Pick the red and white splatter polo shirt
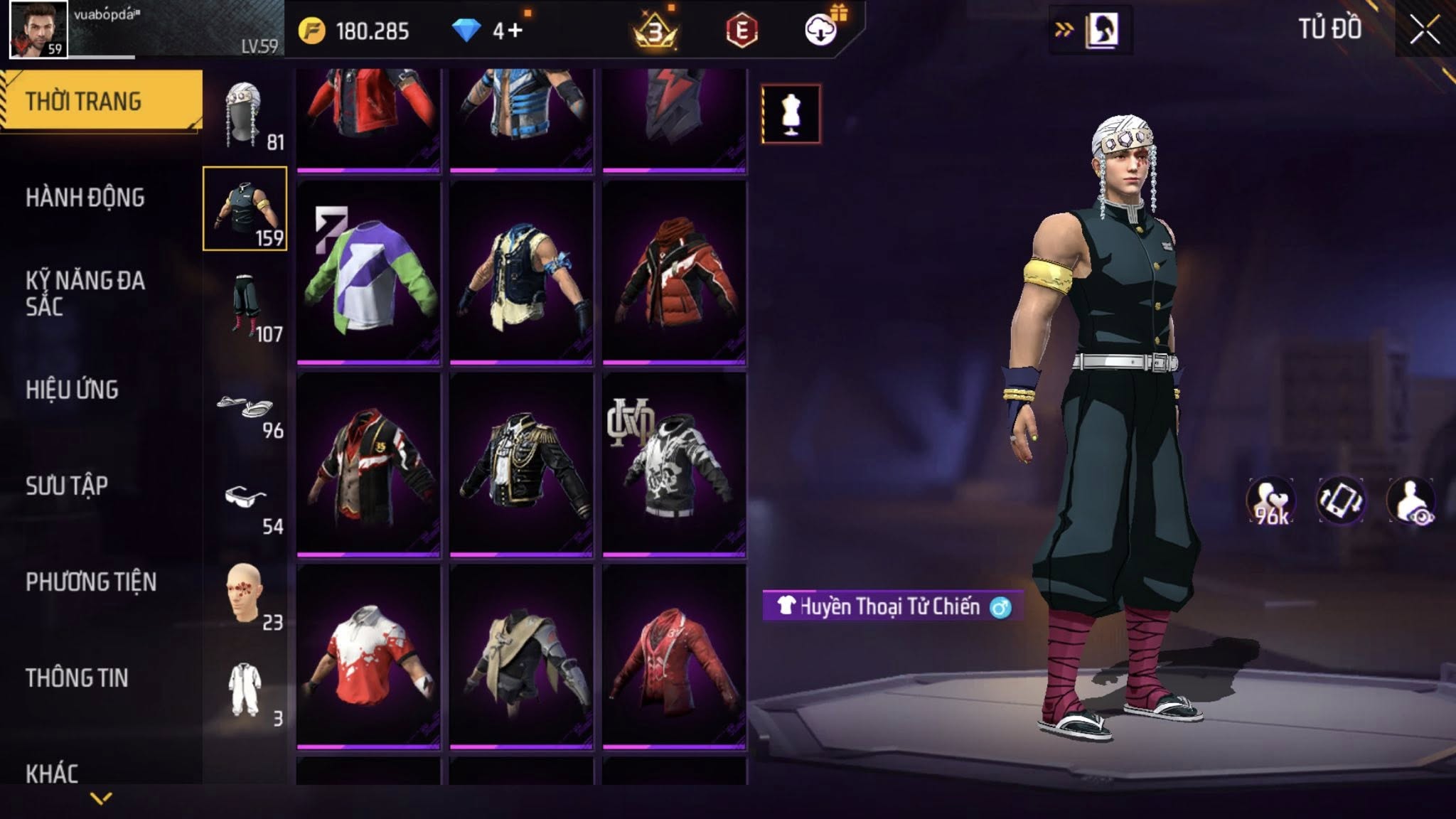Screen dimensions: 1456x819 click(x=368, y=656)
